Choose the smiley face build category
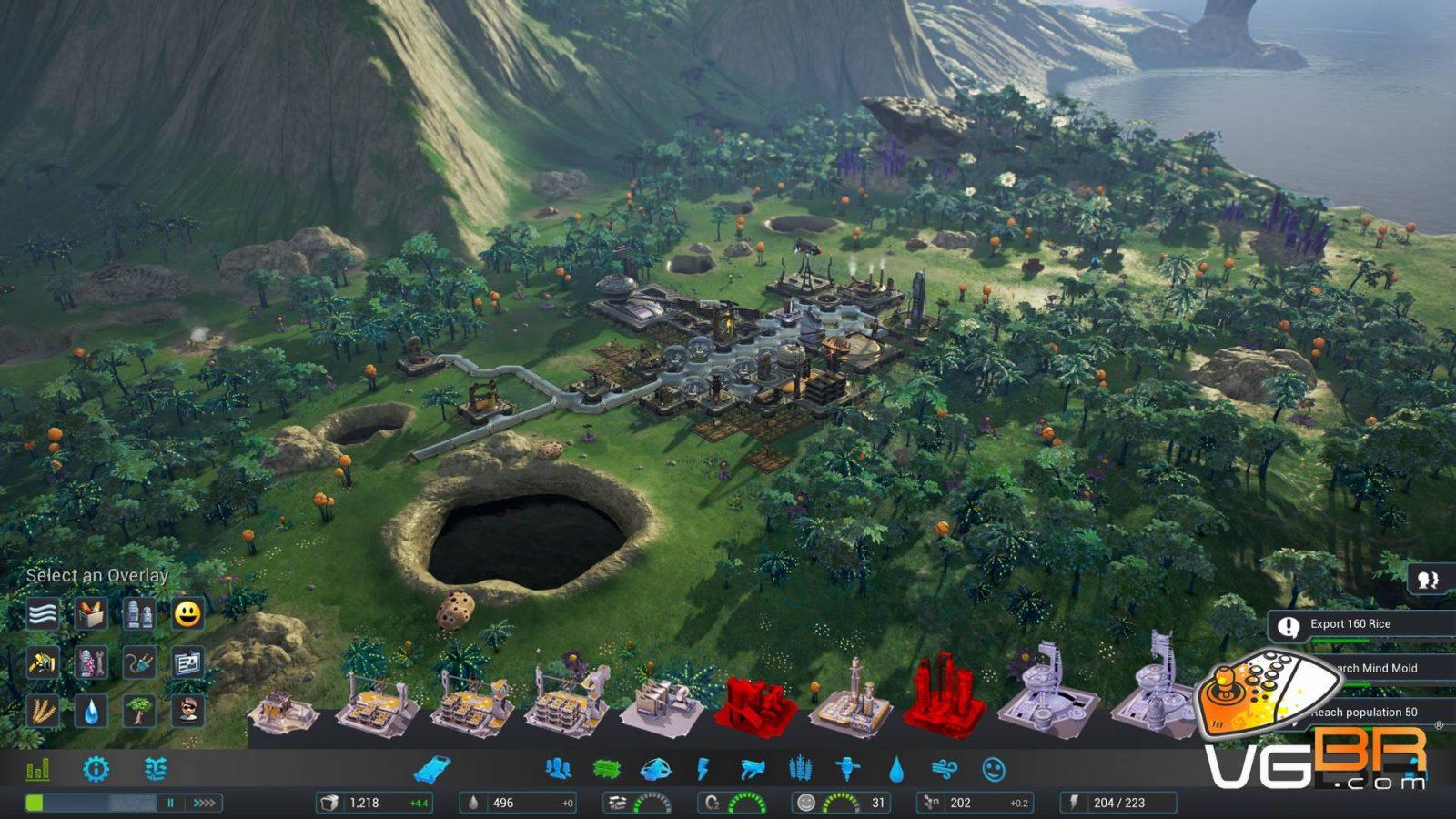1456x819 pixels. 993,770
